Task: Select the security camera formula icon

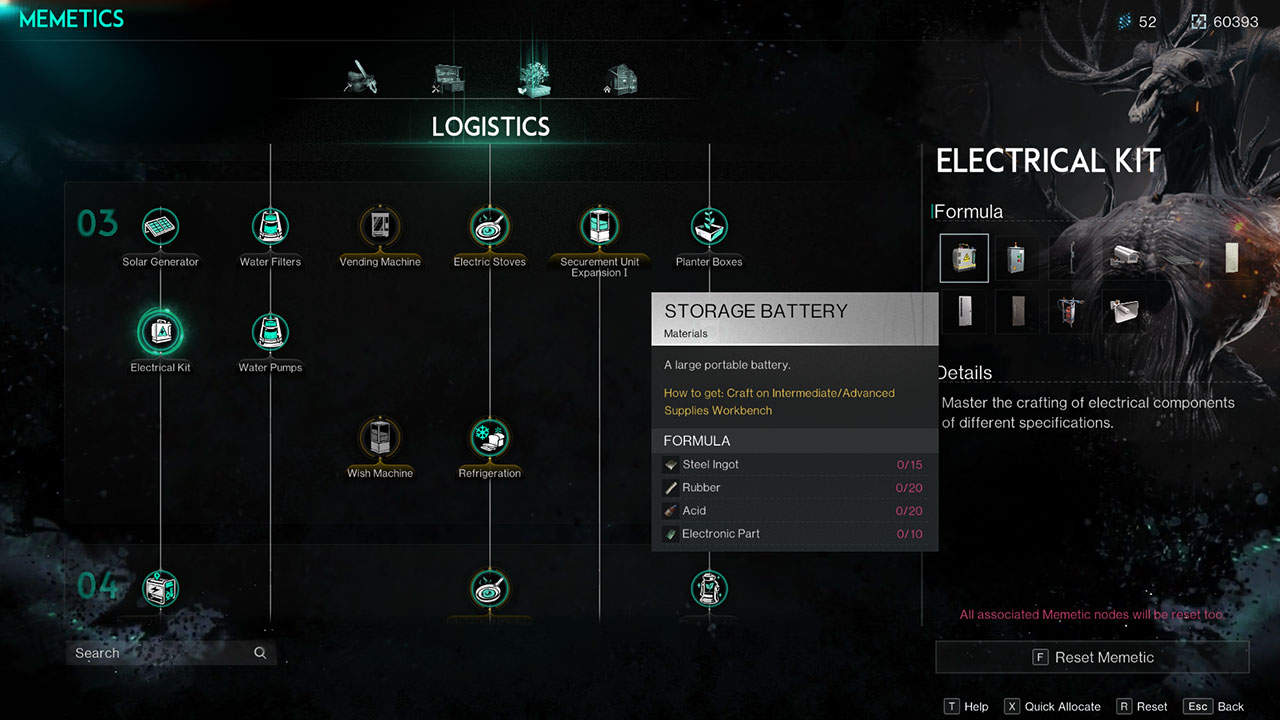Action: click(1122, 258)
